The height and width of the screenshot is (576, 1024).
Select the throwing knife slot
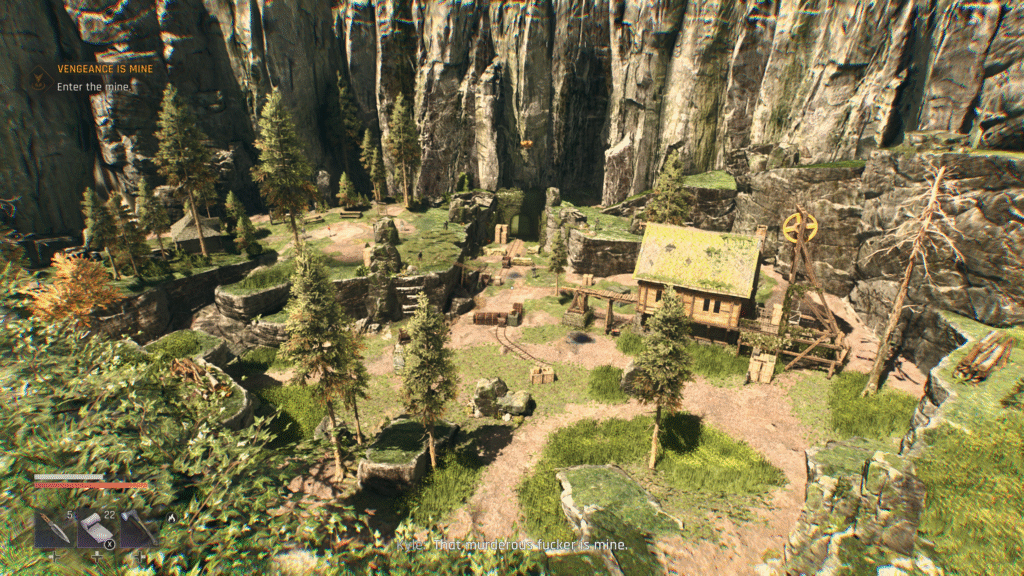coord(54,529)
